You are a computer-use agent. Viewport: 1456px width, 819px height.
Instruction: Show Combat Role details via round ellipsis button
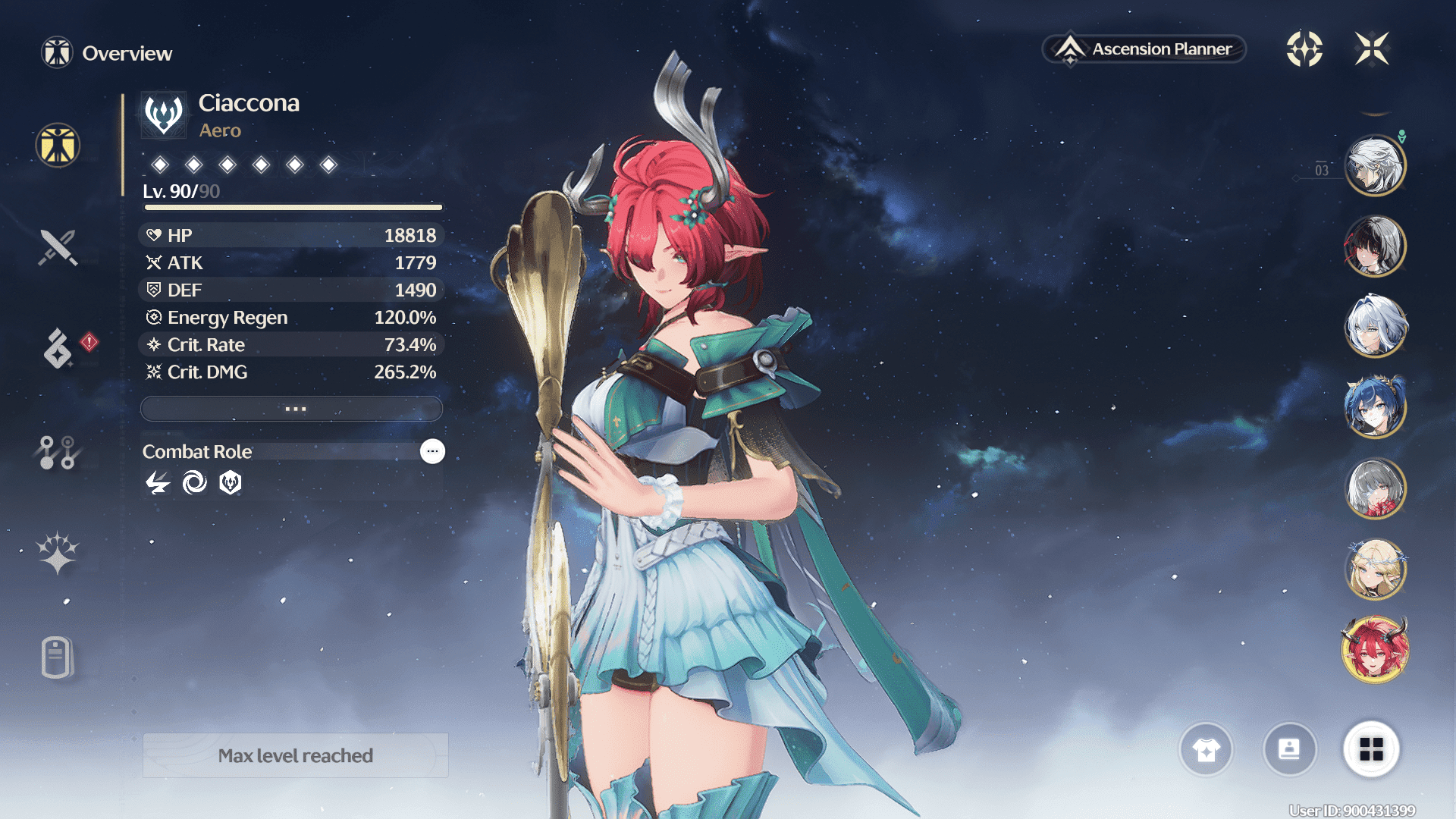click(x=432, y=451)
